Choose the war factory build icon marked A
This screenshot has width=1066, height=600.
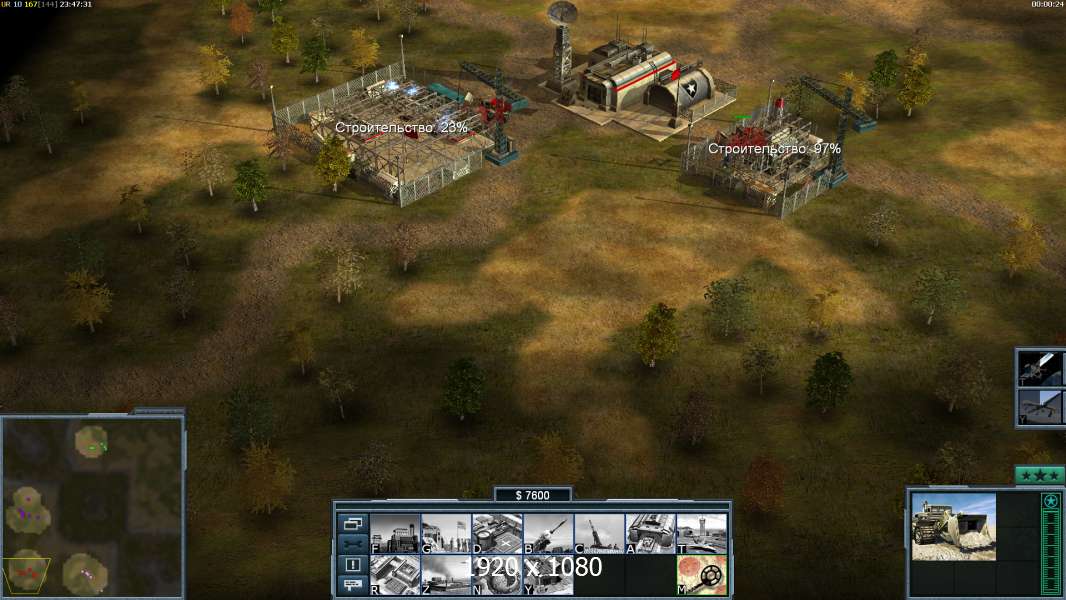(650, 533)
